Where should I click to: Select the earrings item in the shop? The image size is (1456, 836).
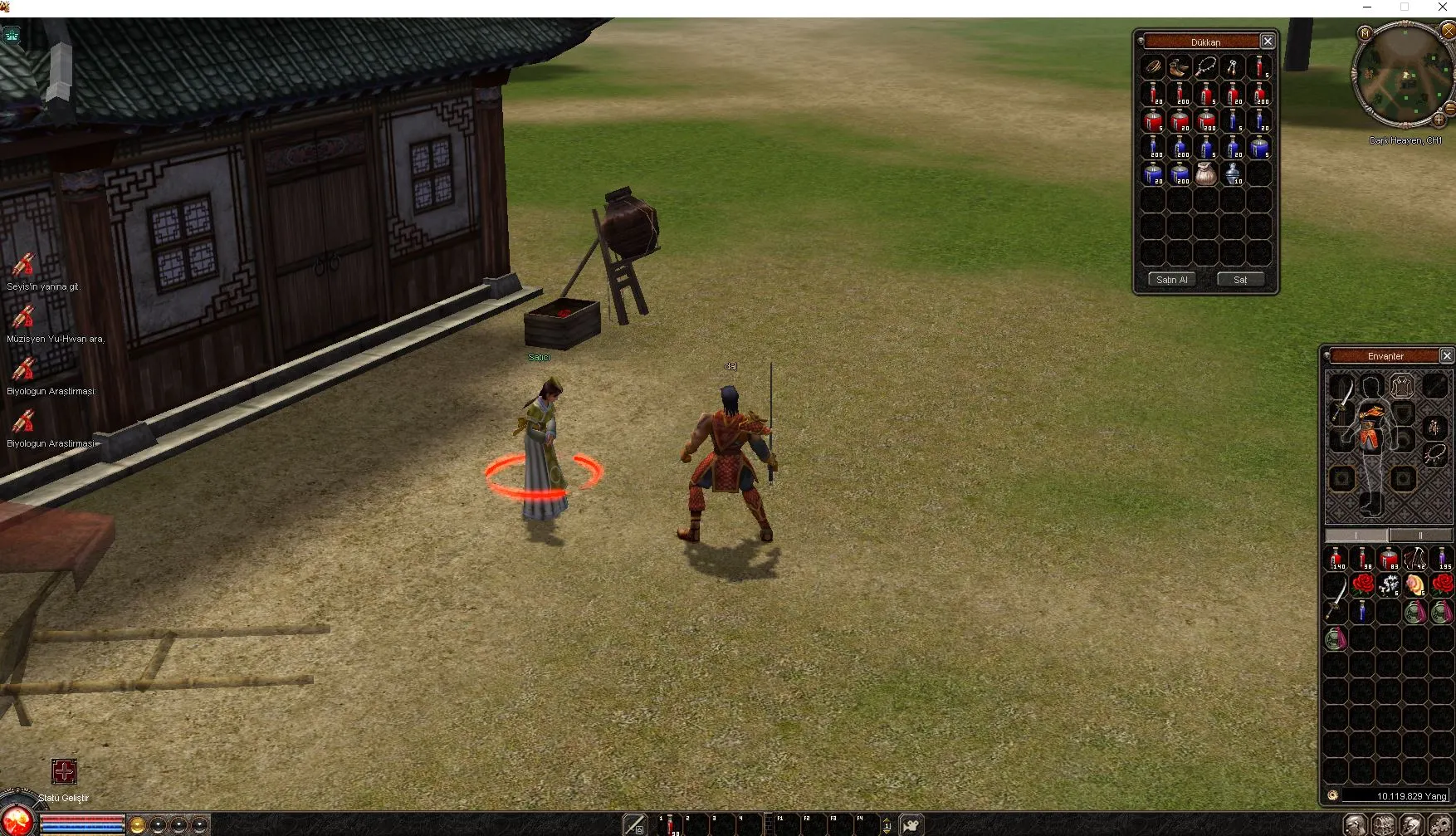point(1233,67)
